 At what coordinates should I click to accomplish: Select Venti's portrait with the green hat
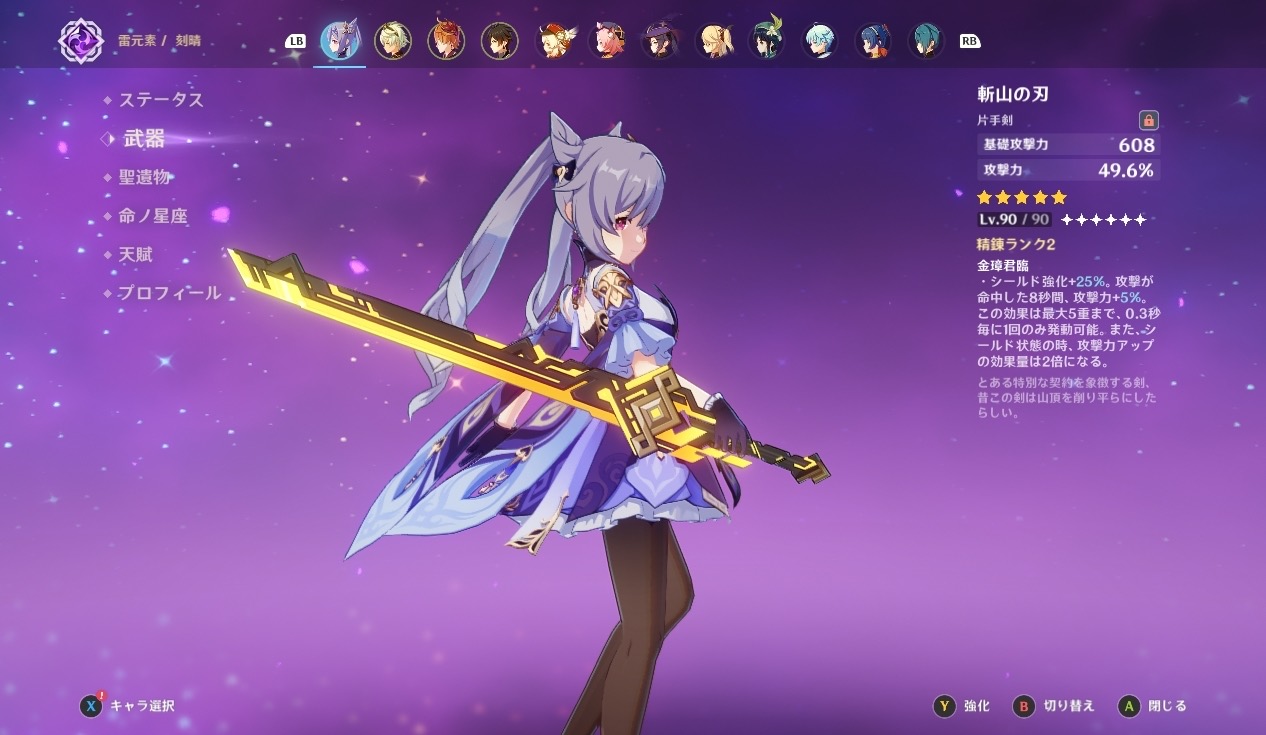pos(767,41)
